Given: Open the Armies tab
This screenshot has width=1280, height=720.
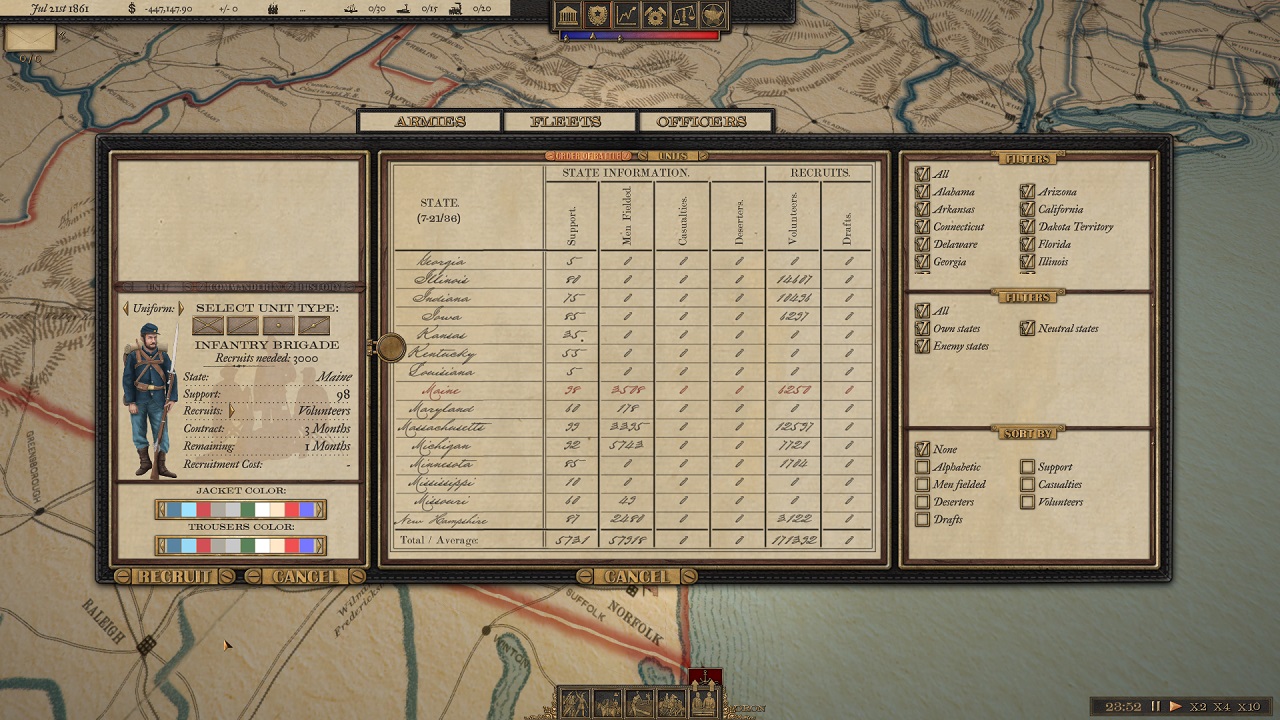Looking at the screenshot, I should click(430, 122).
